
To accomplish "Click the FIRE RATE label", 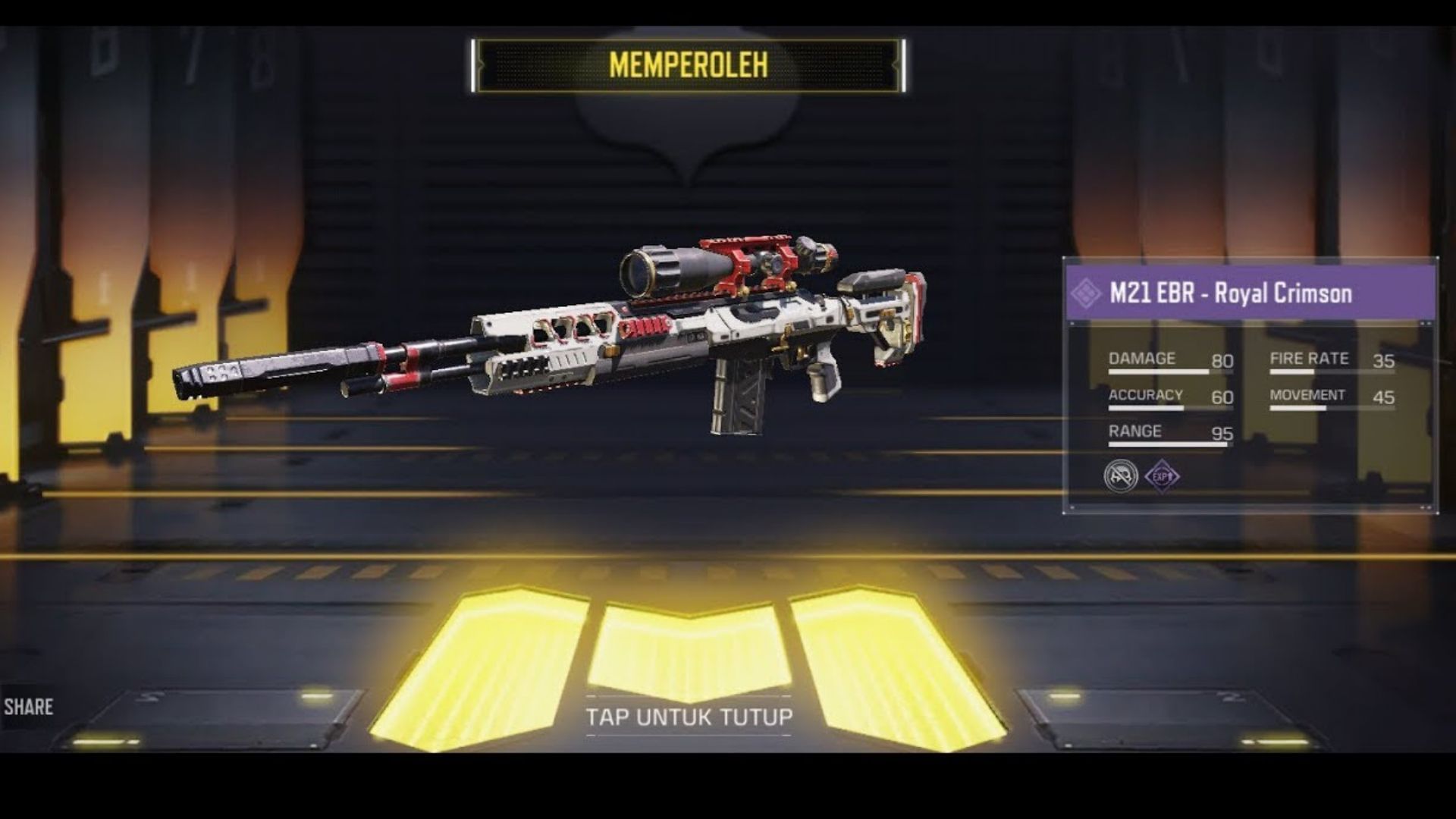I will pos(1308,358).
